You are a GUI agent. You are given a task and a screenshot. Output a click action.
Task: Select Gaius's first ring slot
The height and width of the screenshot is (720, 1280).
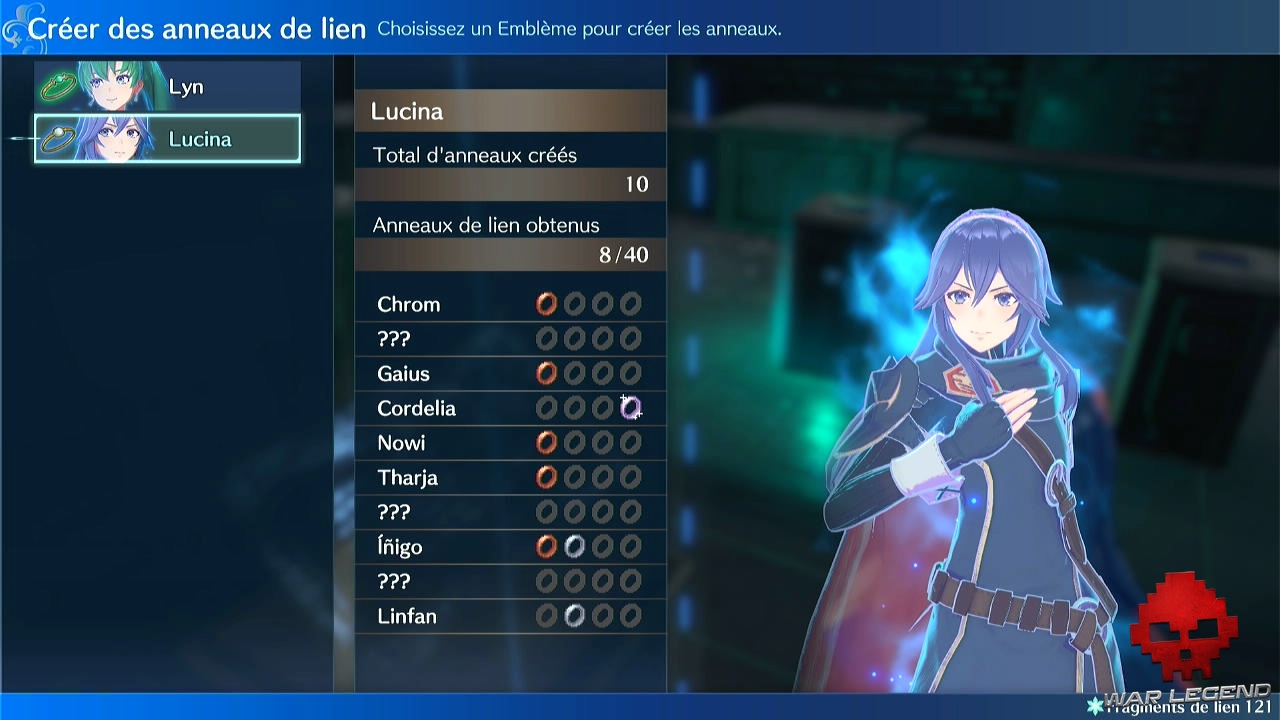tap(546, 373)
